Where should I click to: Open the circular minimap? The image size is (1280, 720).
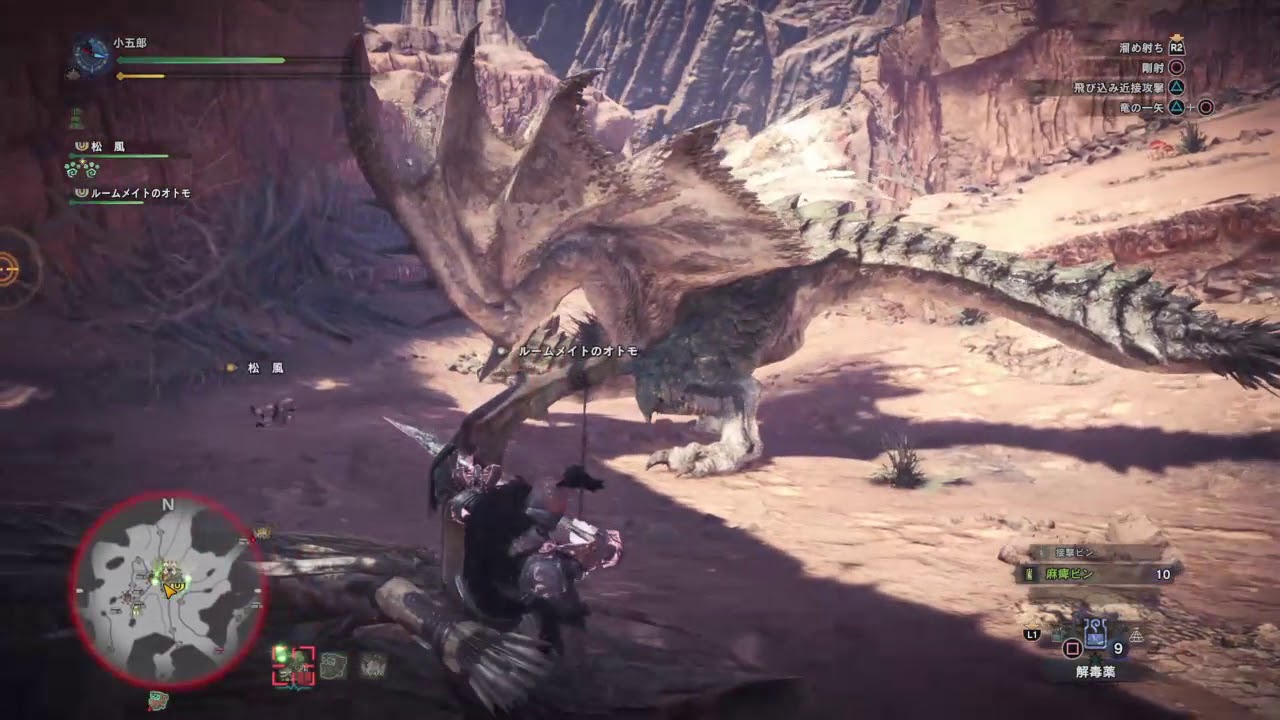[167, 592]
